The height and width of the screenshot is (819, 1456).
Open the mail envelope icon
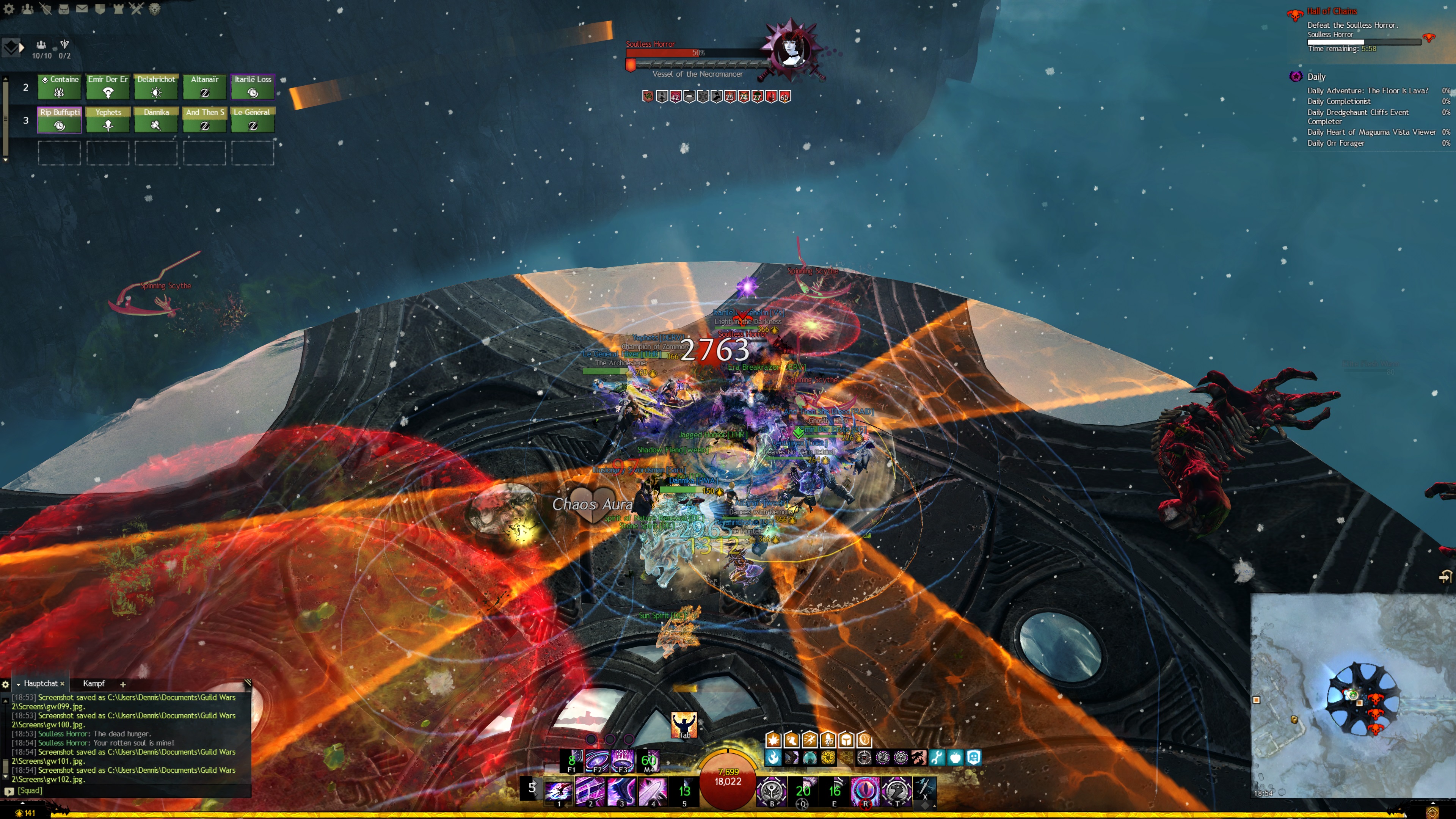click(x=82, y=8)
